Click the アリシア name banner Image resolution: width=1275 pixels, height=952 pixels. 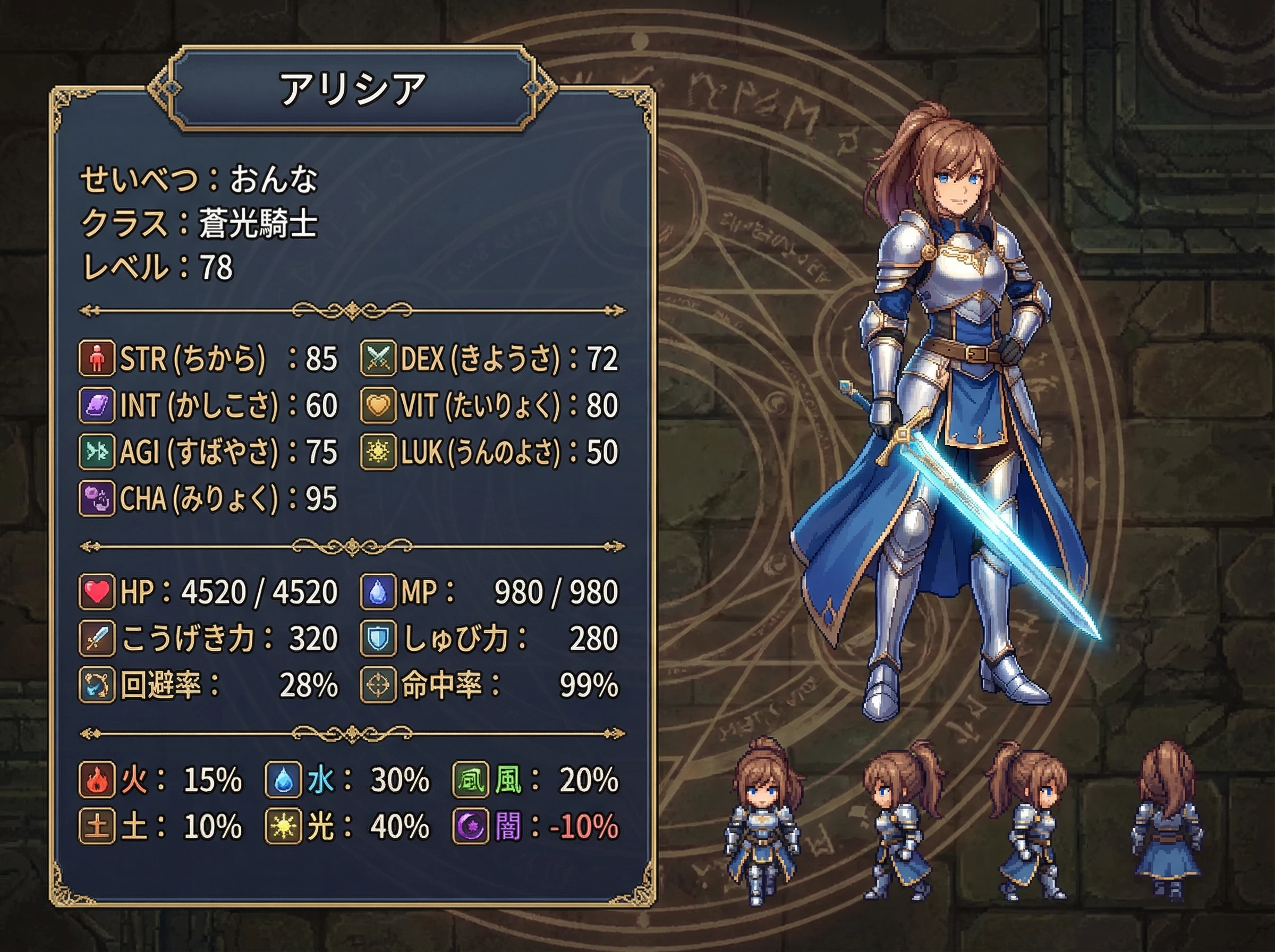(352, 89)
